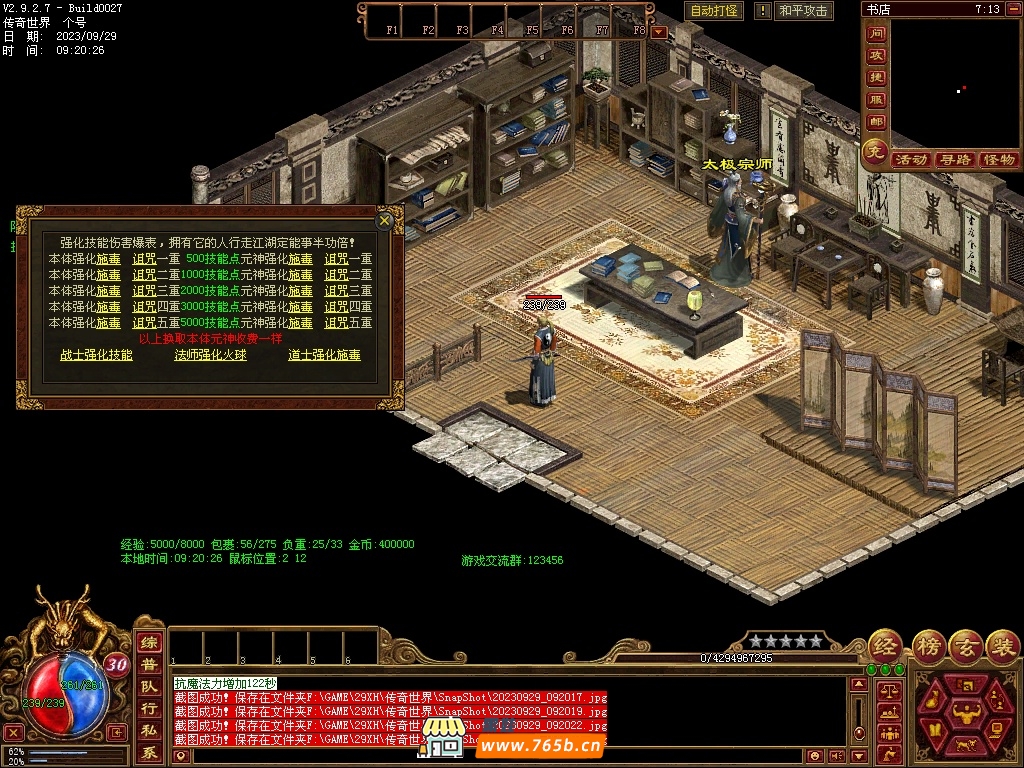The height and width of the screenshot is (768, 1024).
Task: Switch the 和平攻击 attack mode
Action: [x=803, y=11]
